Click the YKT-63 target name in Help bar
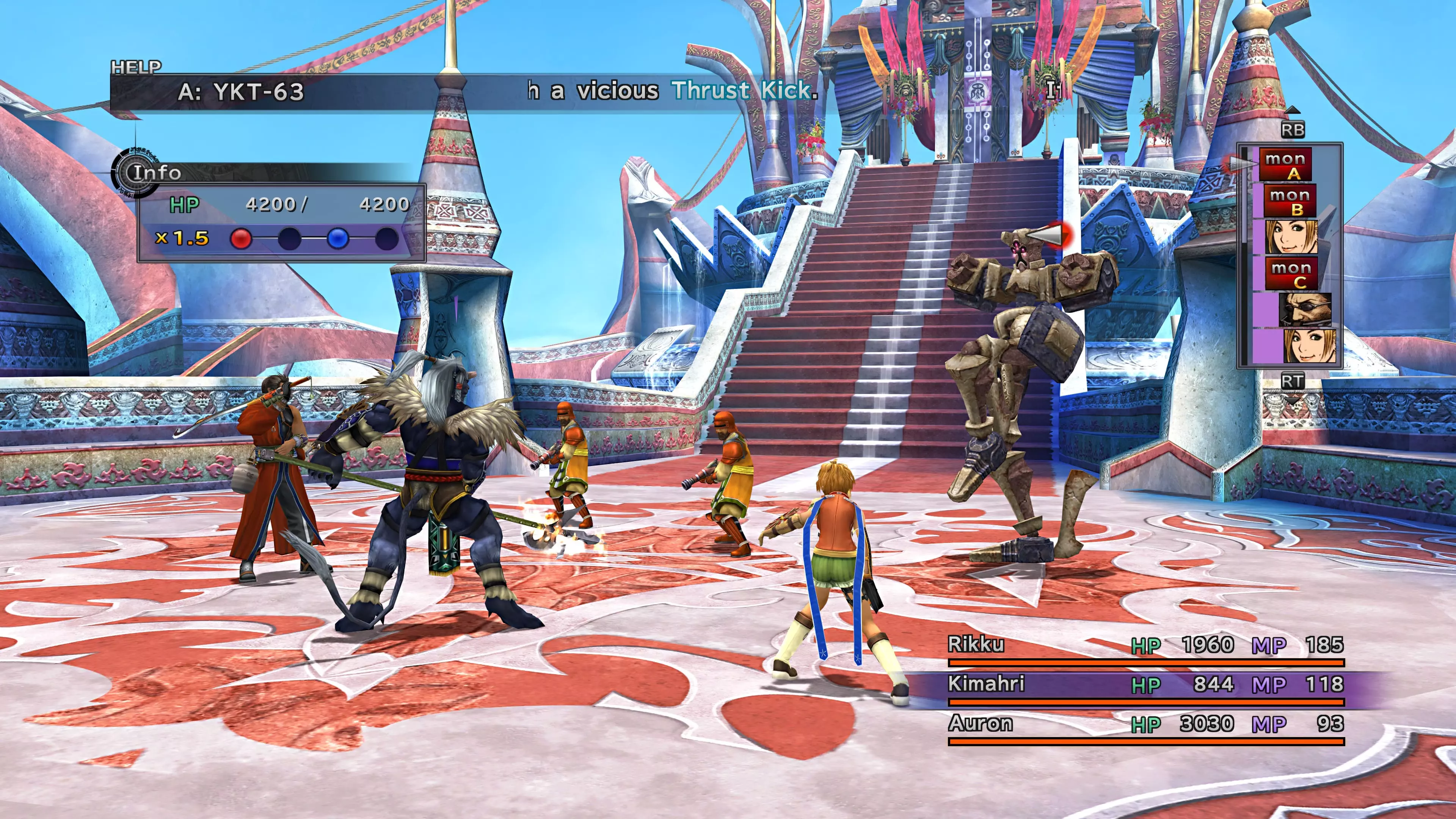 coord(242,91)
